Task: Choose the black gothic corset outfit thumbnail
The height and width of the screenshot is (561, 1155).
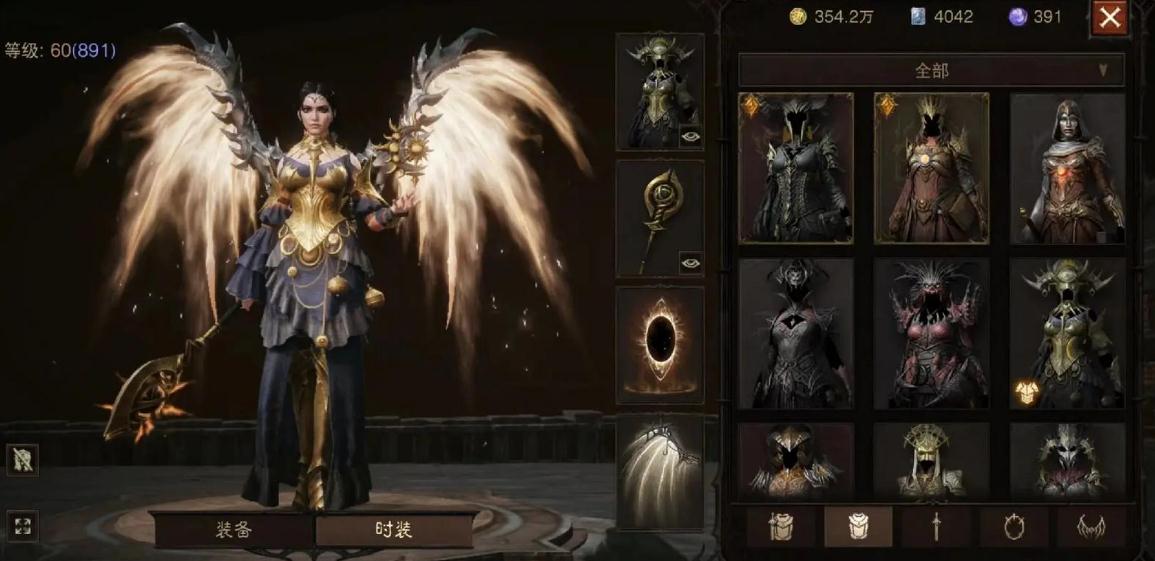Action: pyautogui.click(x=796, y=168)
